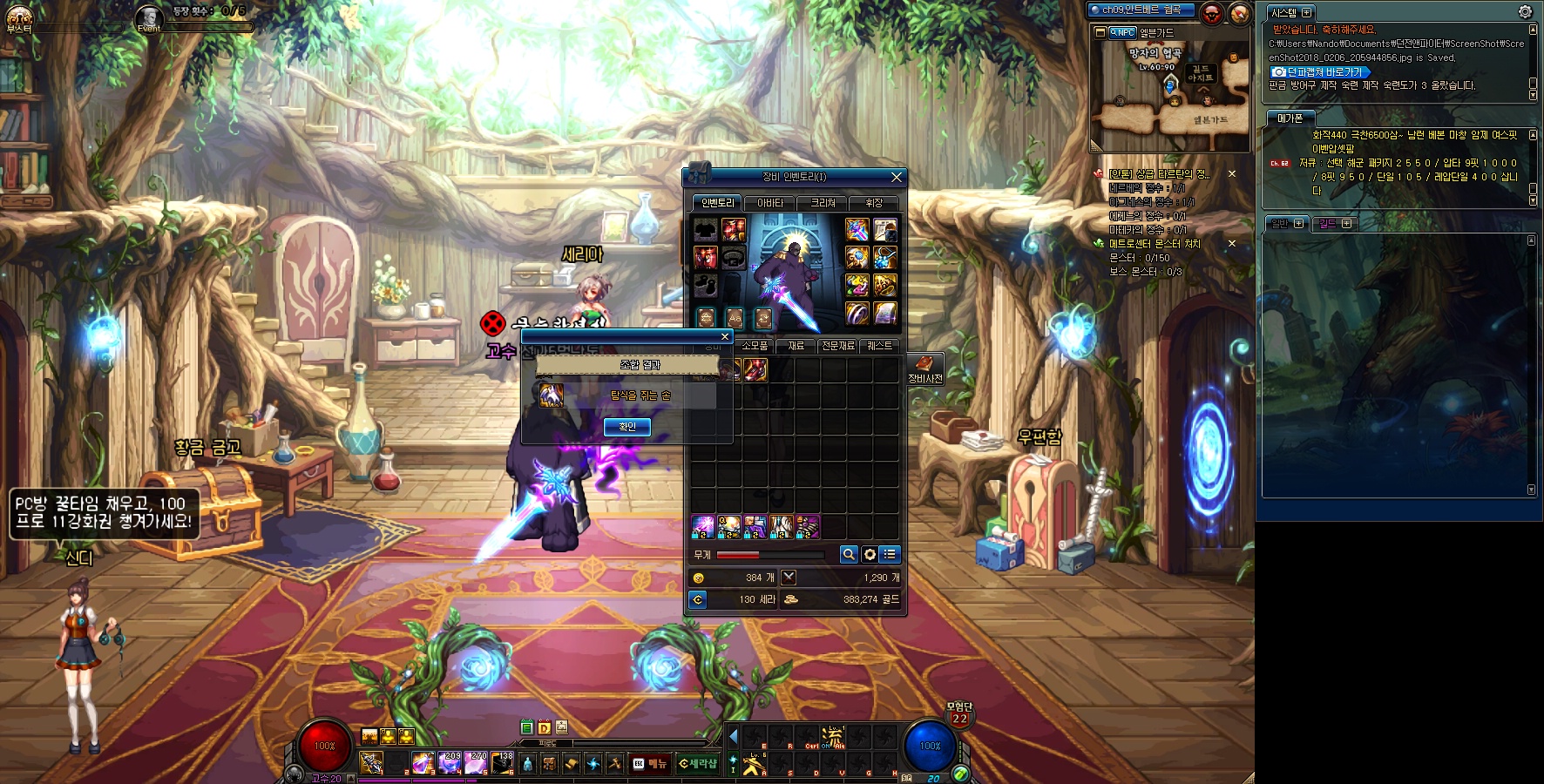Open the ESC 메뉴 button
This screenshot has width=1544, height=784.
[650, 764]
